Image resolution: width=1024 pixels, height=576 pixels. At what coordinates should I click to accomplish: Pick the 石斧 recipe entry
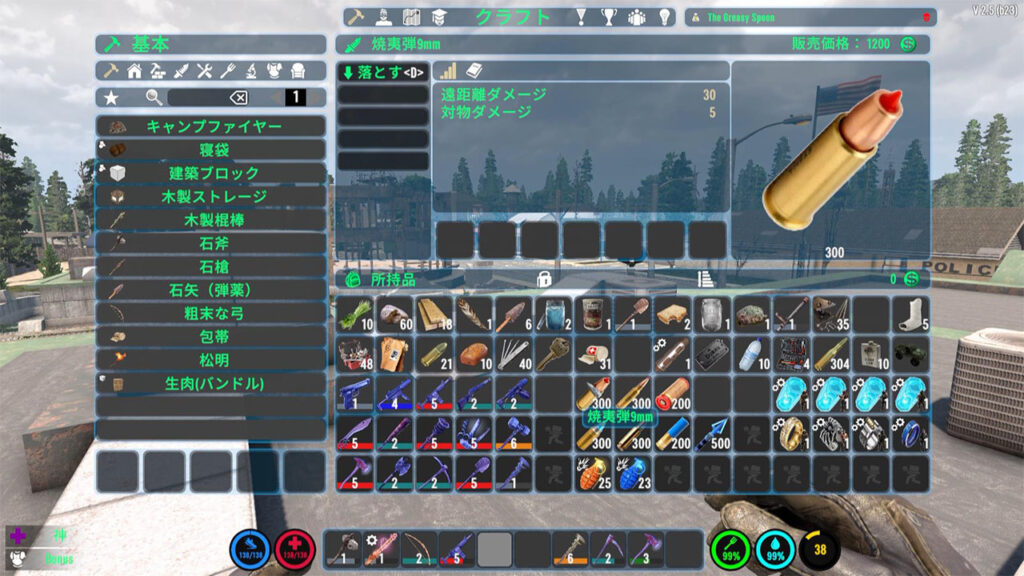pos(212,243)
